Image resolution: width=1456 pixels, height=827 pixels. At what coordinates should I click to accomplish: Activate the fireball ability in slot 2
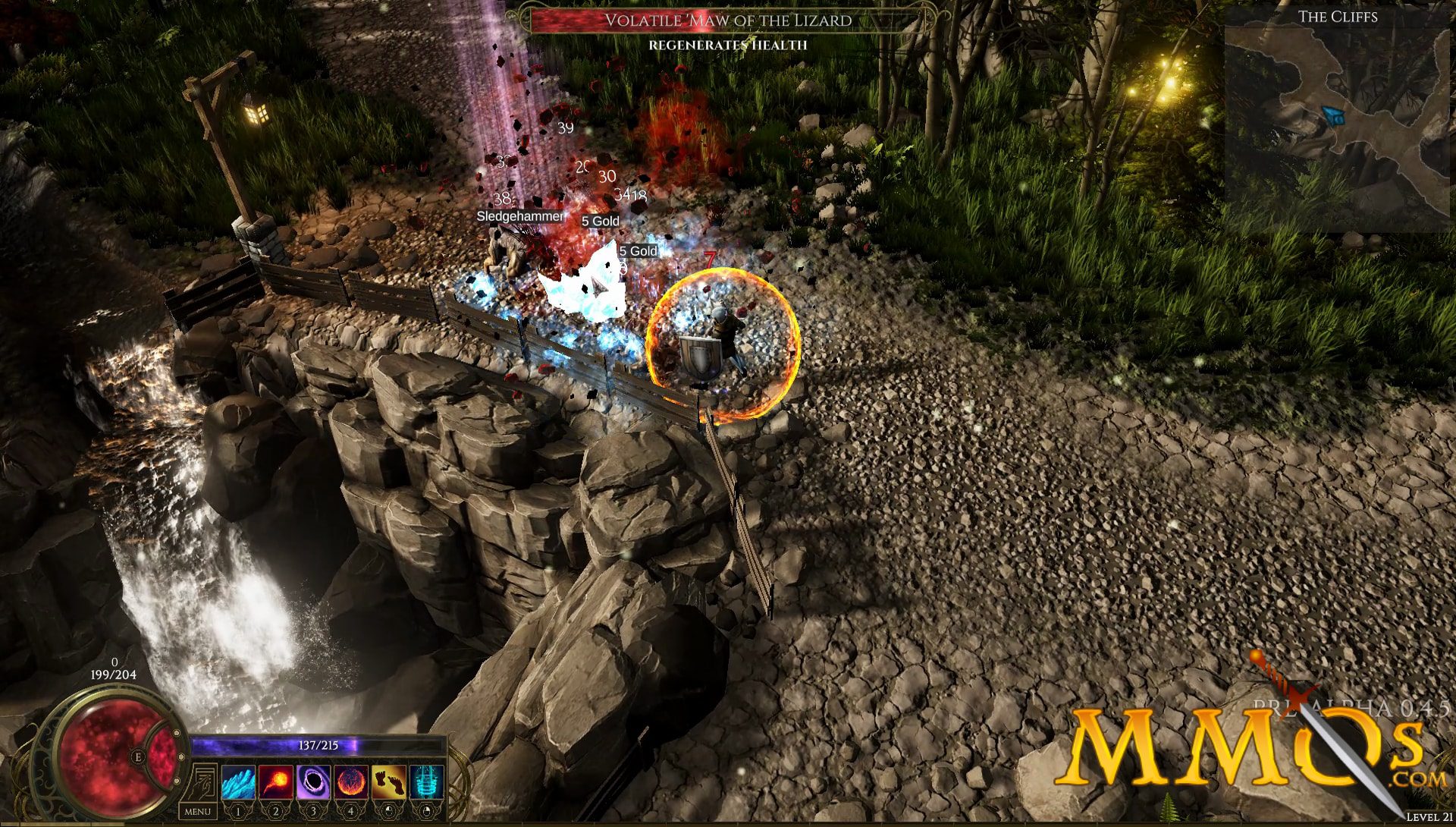(275, 781)
